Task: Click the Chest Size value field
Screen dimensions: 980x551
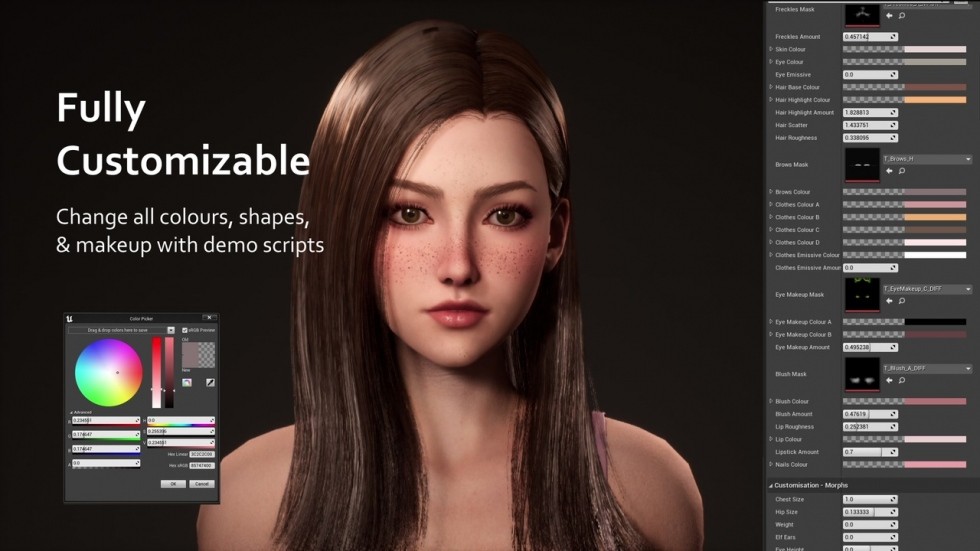Action: tap(866, 499)
